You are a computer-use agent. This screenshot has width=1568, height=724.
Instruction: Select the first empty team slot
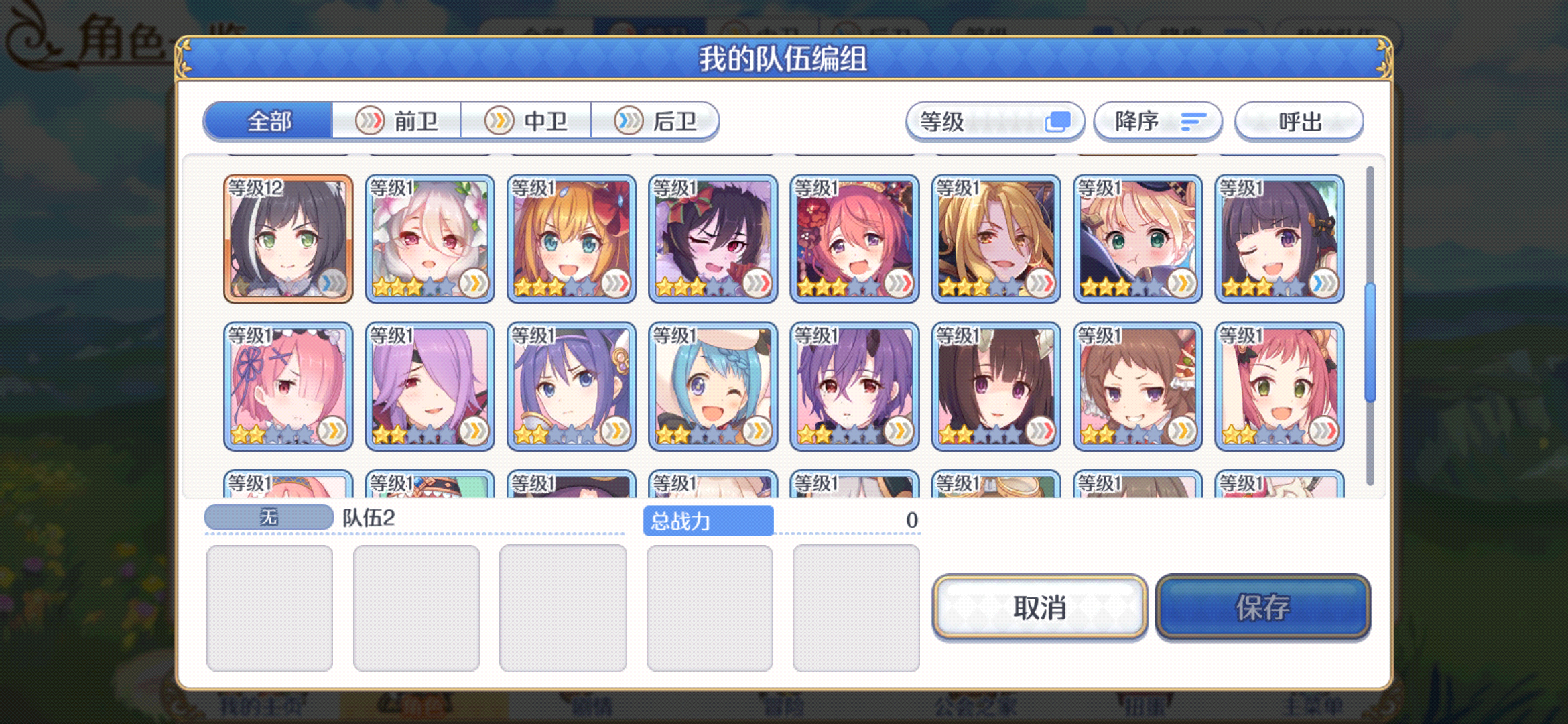pyautogui.click(x=270, y=605)
